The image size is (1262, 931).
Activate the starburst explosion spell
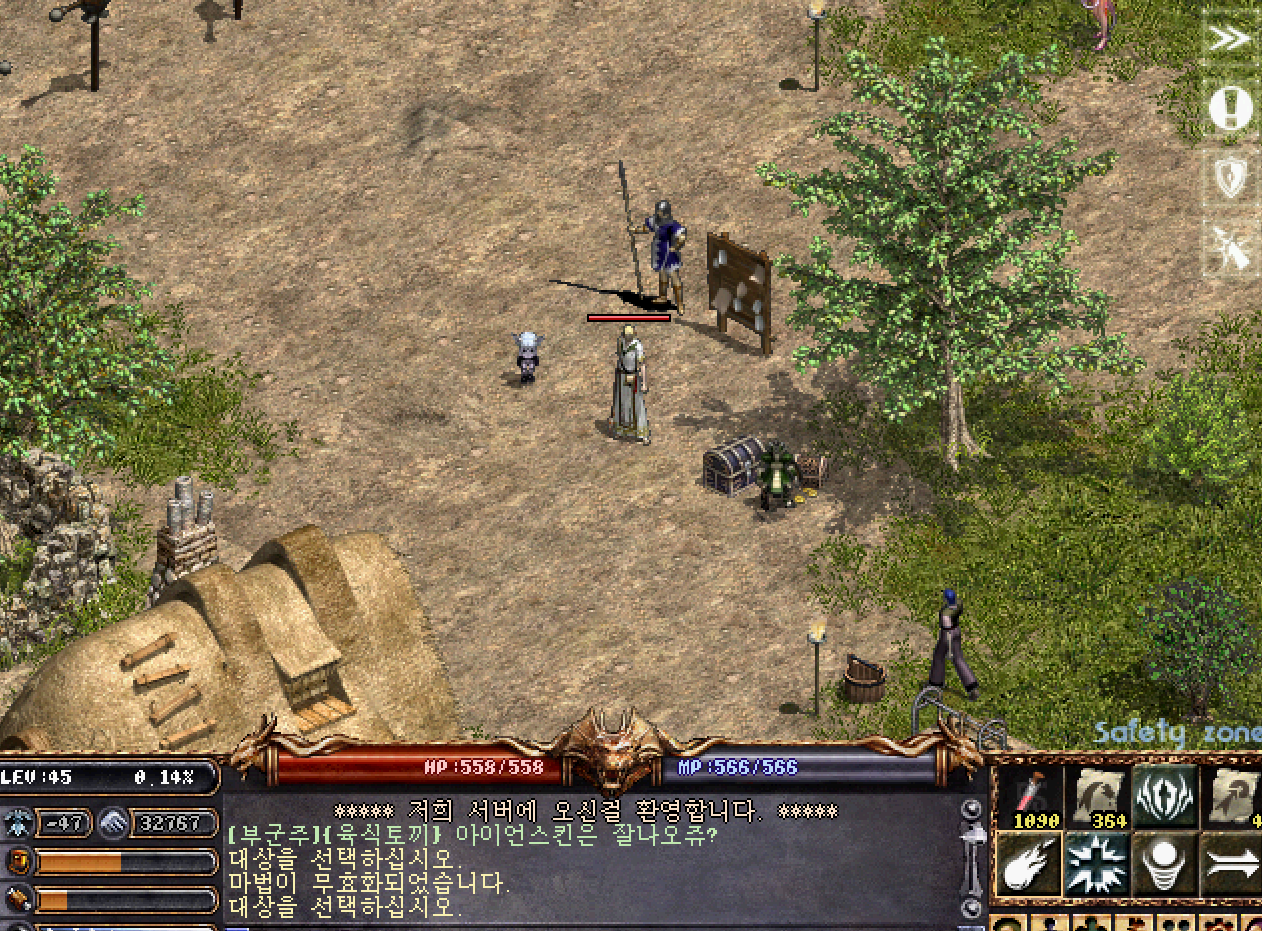coord(1097,864)
